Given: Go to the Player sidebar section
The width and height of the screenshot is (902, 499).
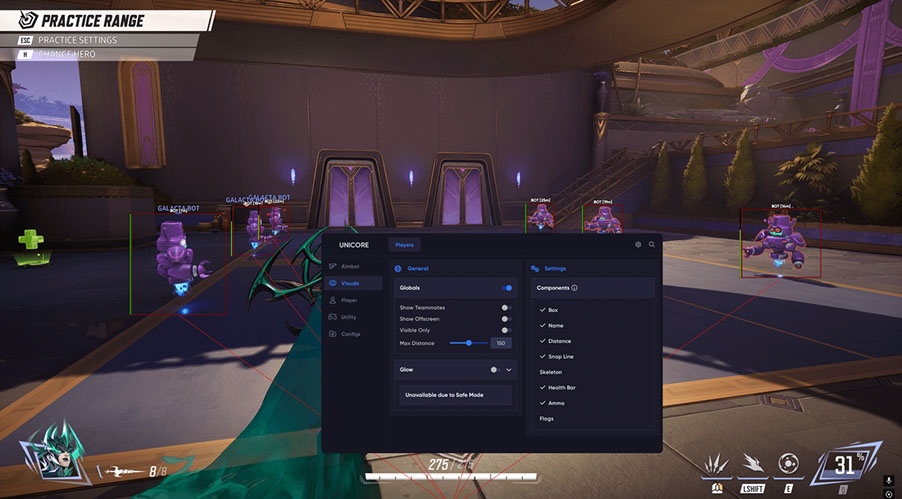Looking at the screenshot, I should [348, 300].
